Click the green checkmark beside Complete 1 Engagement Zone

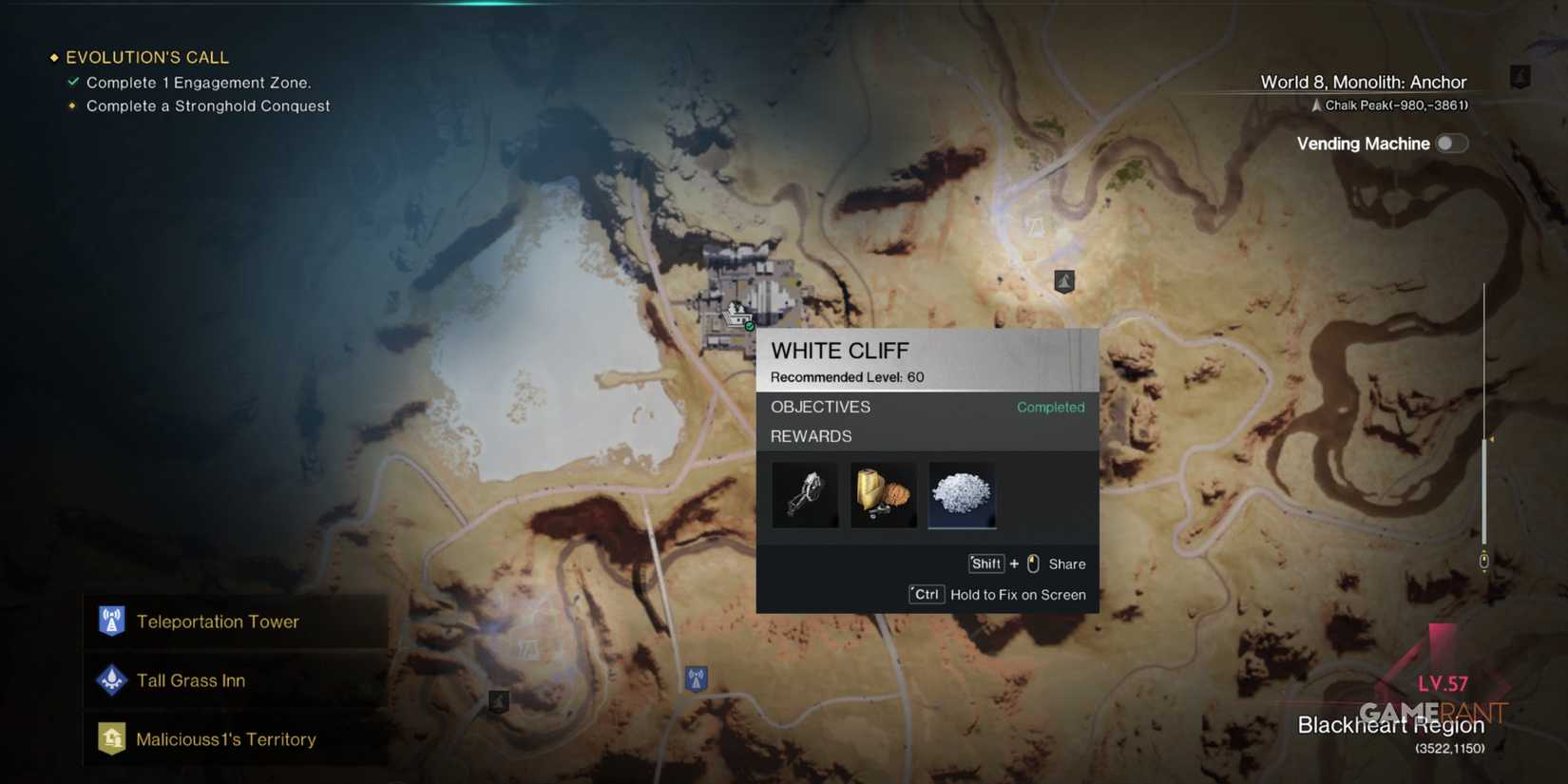click(72, 82)
